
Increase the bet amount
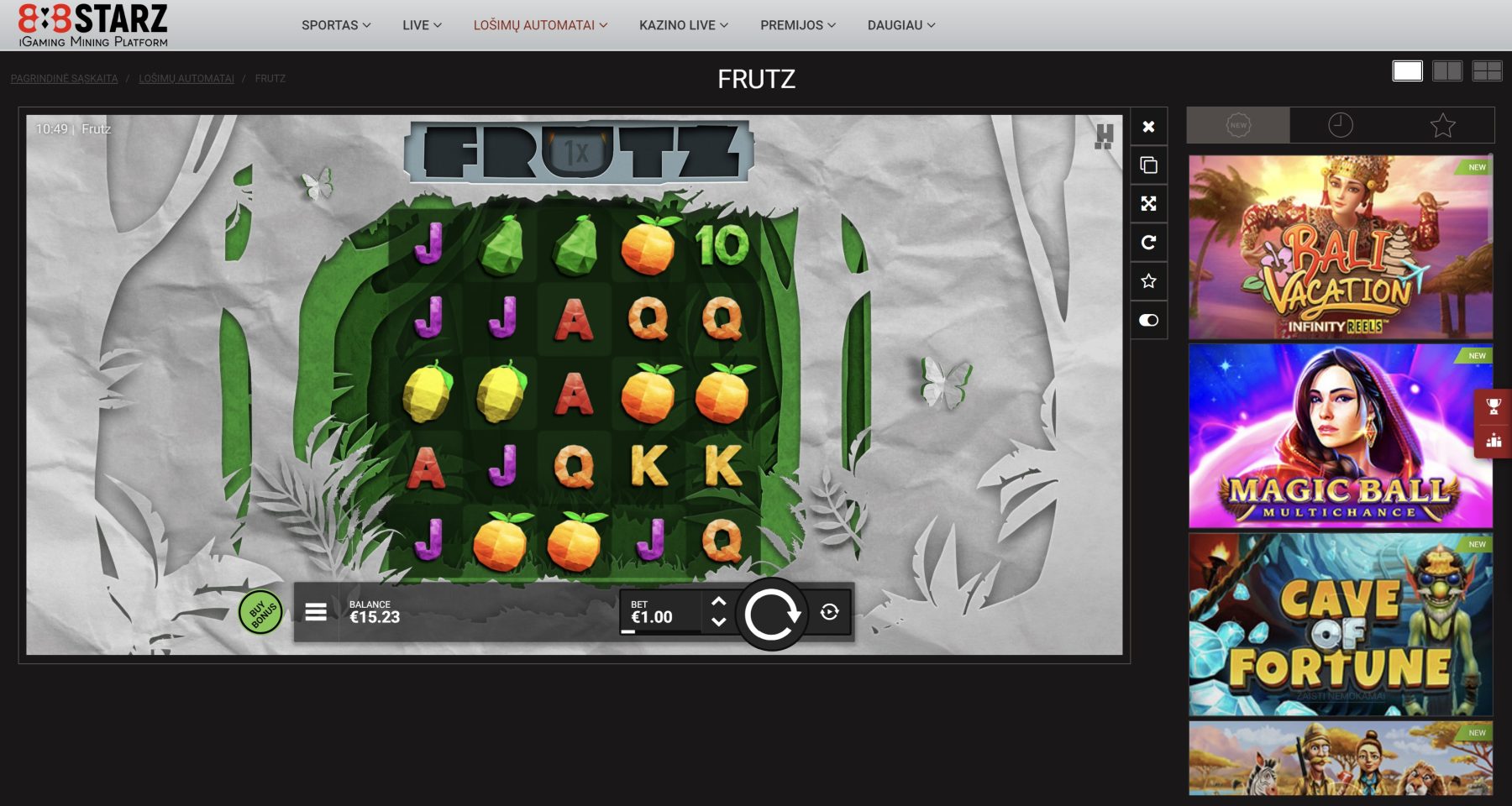tap(718, 601)
